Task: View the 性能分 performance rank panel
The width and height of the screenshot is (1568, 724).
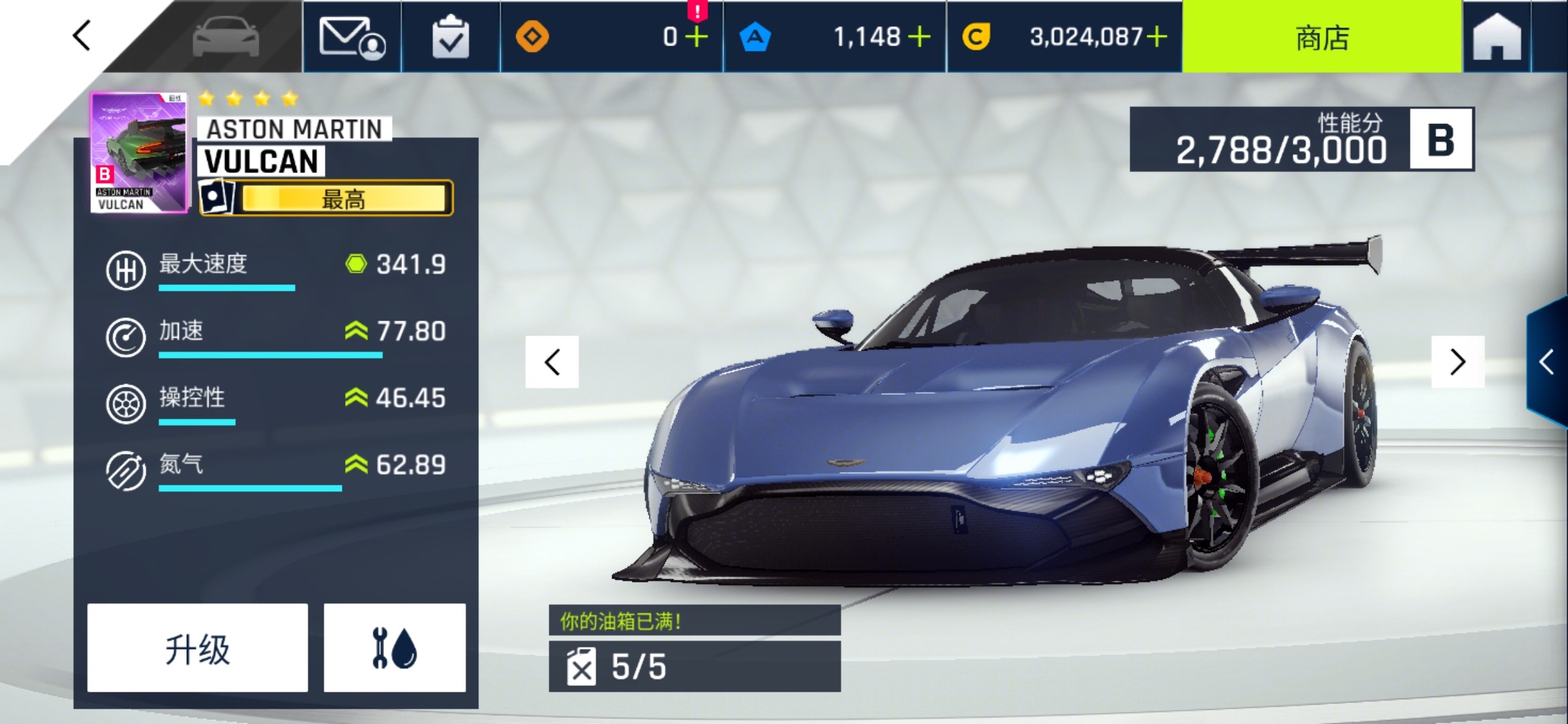Action: click(x=1301, y=139)
